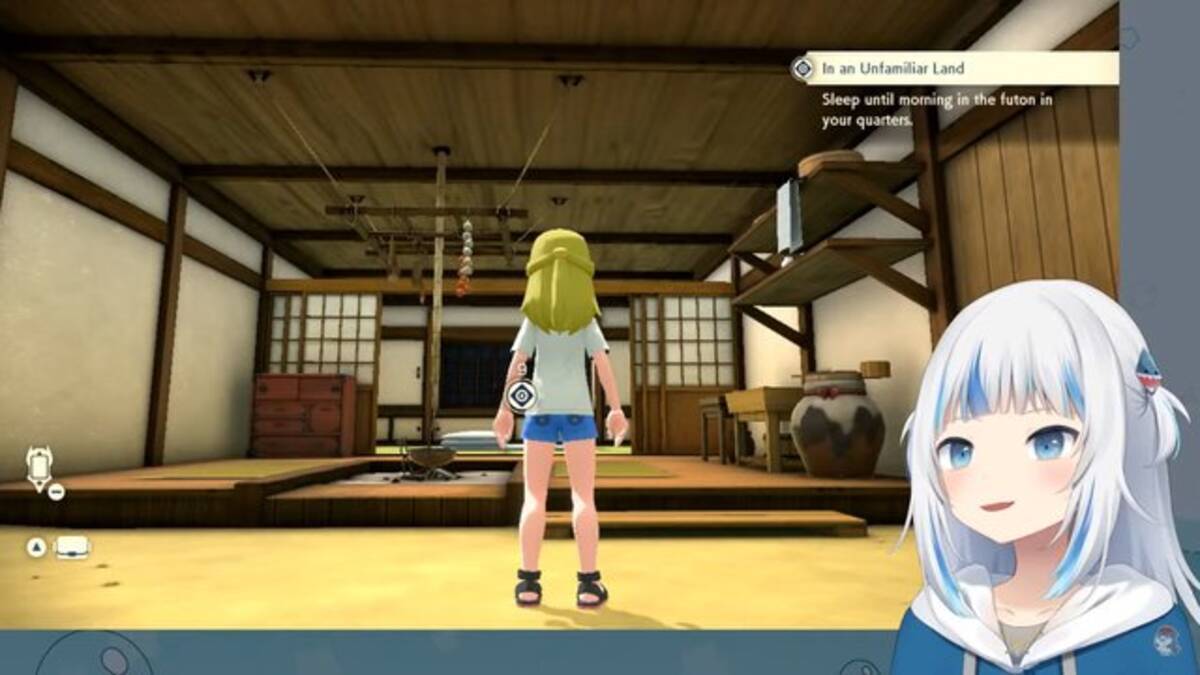Select the mission waypoint marker by the futon
Screen dimensions: 1200x675
coord(521,396)
